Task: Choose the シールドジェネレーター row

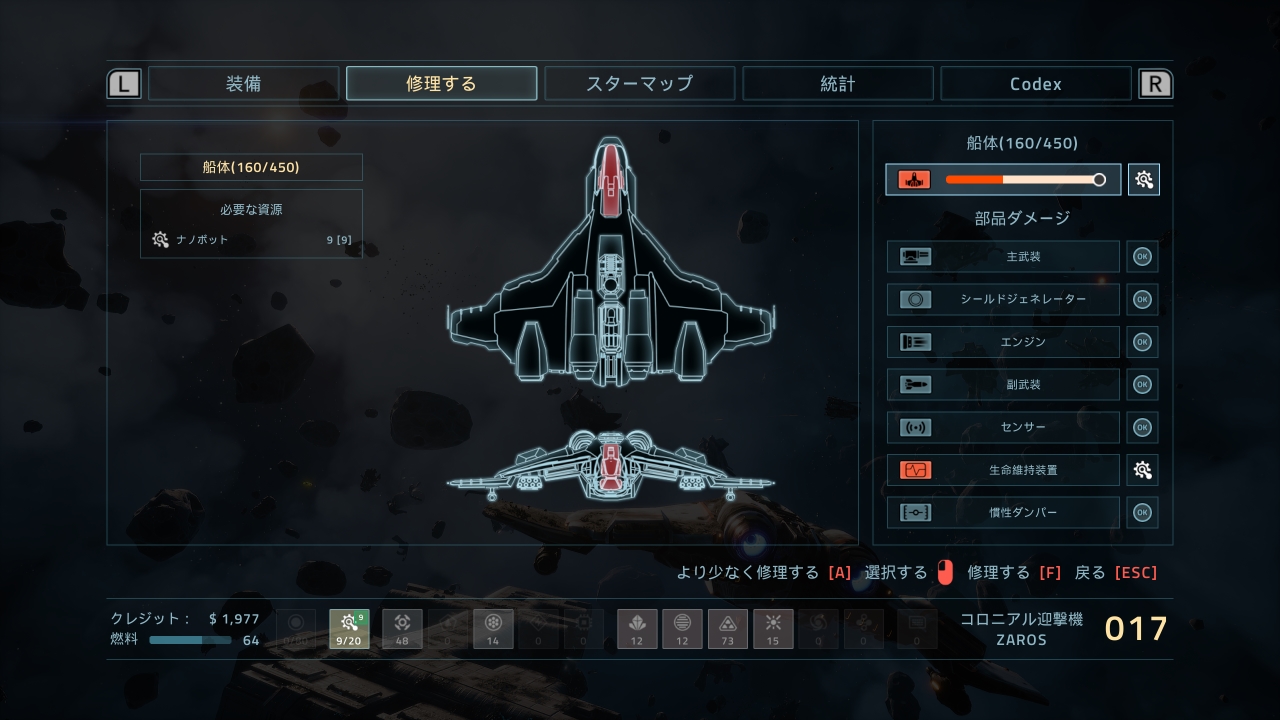Action: pos(1003,299)
